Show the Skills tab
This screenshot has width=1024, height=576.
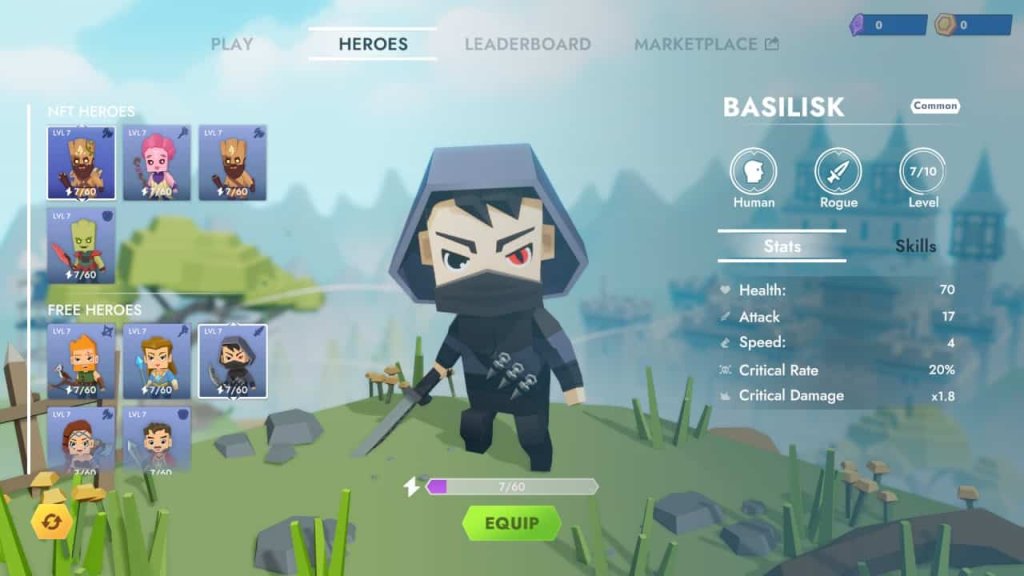point(915,246)
